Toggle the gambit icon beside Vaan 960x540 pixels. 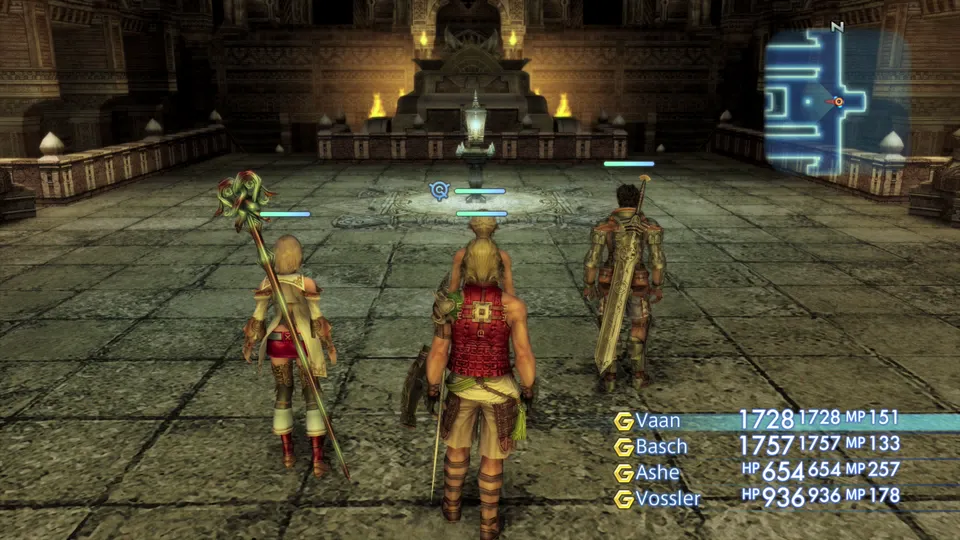click(624, 421)
